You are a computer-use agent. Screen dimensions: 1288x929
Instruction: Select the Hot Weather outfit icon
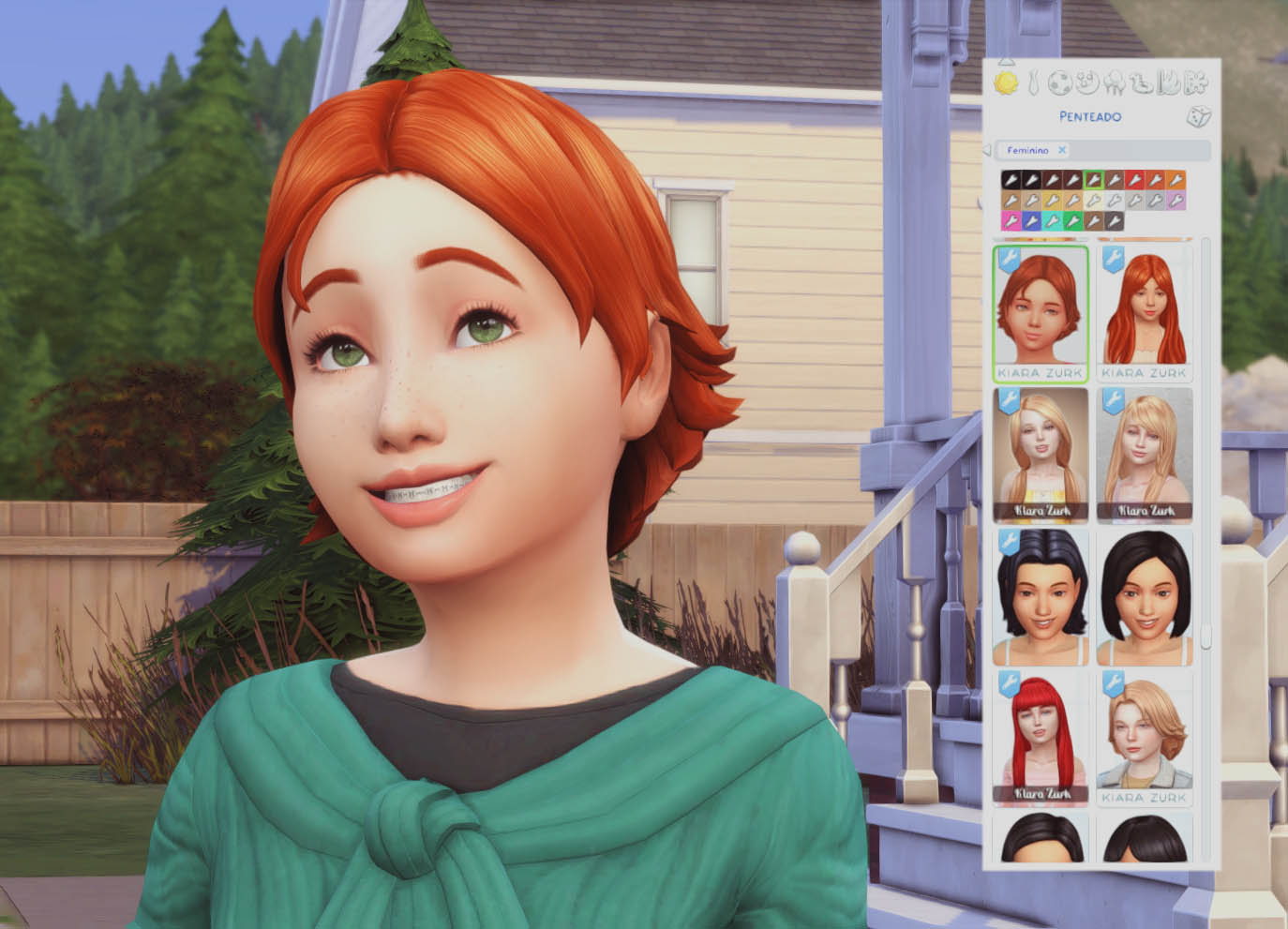tap(1168, 83)
